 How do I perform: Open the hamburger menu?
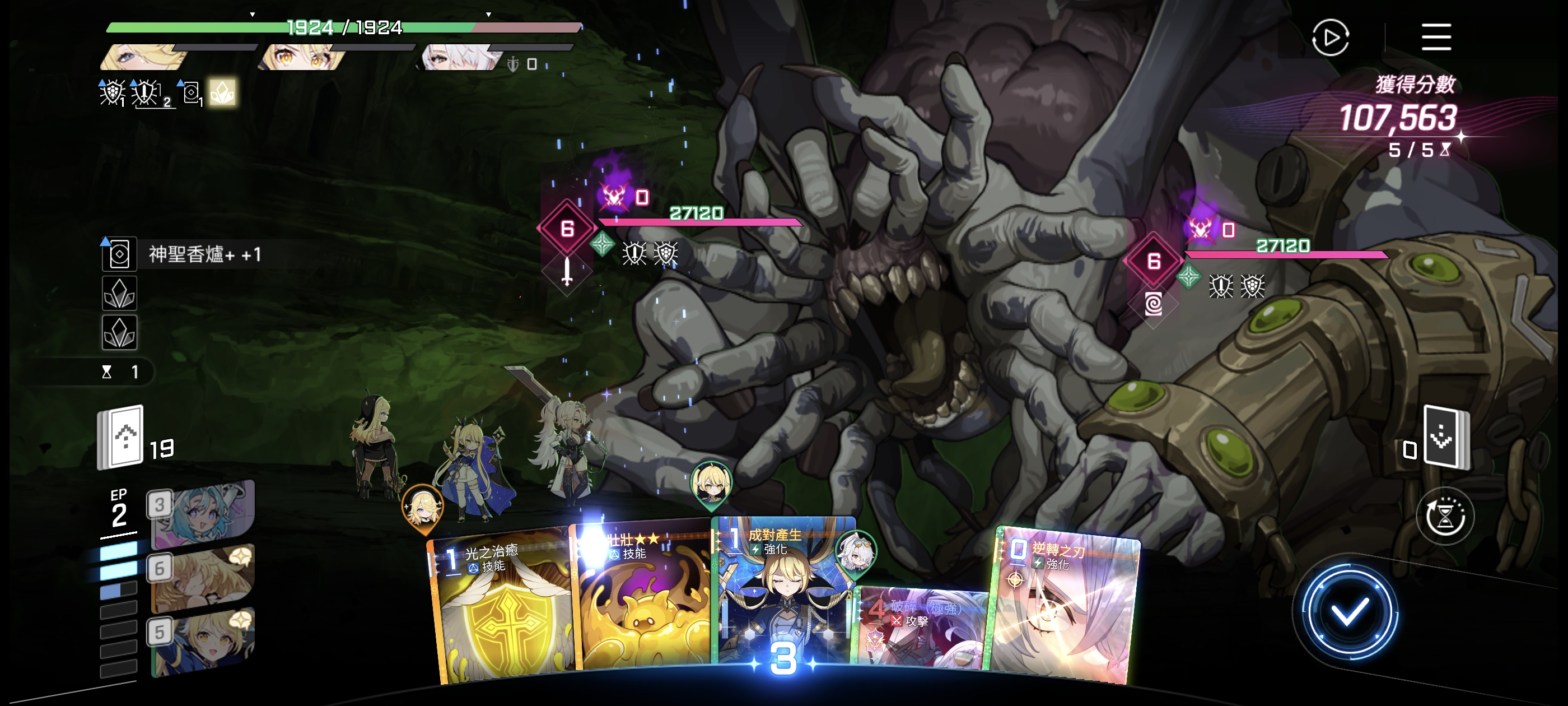click(x=1436, y=38)
